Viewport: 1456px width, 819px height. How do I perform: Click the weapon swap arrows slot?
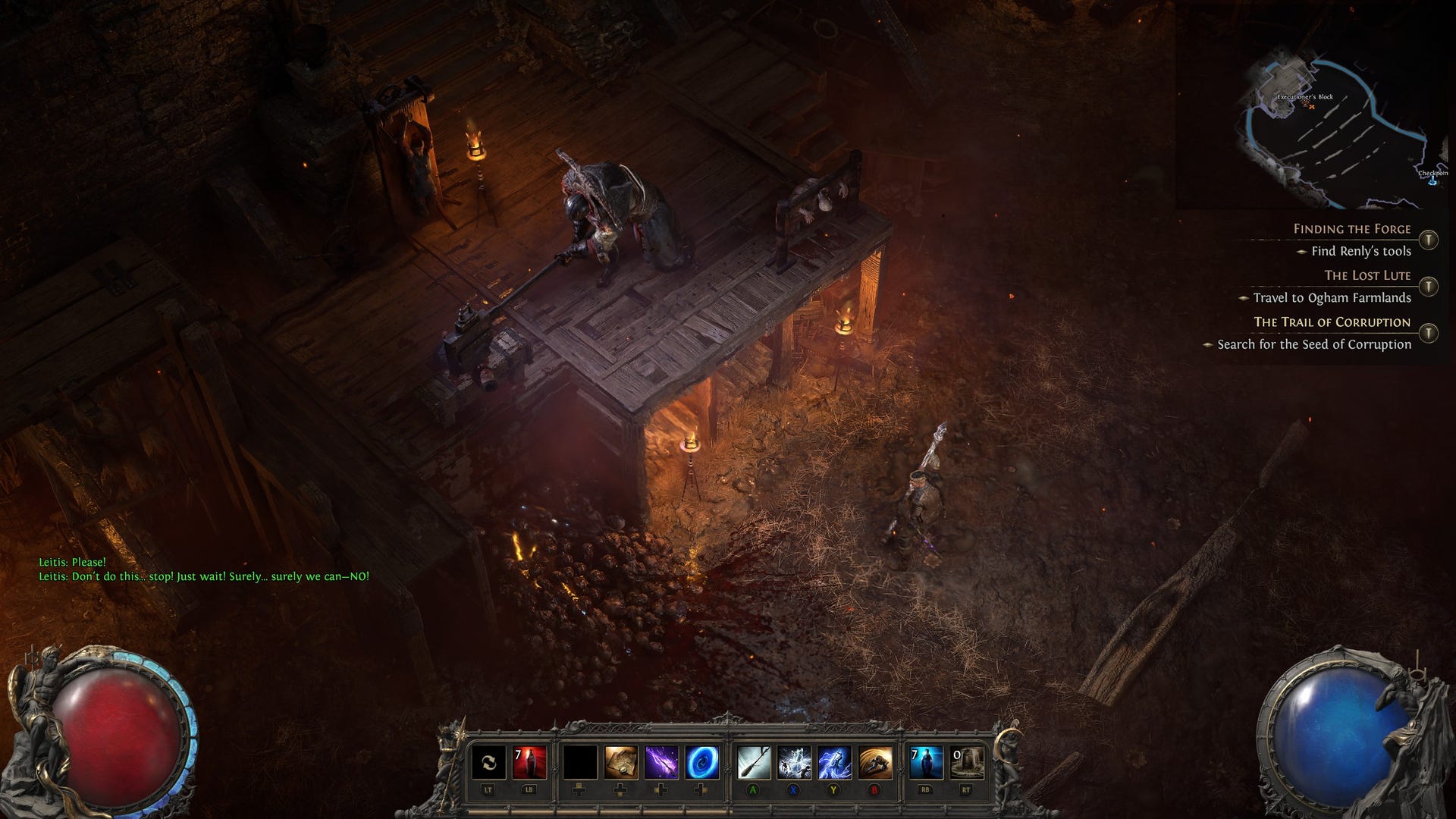coord(488,763)
